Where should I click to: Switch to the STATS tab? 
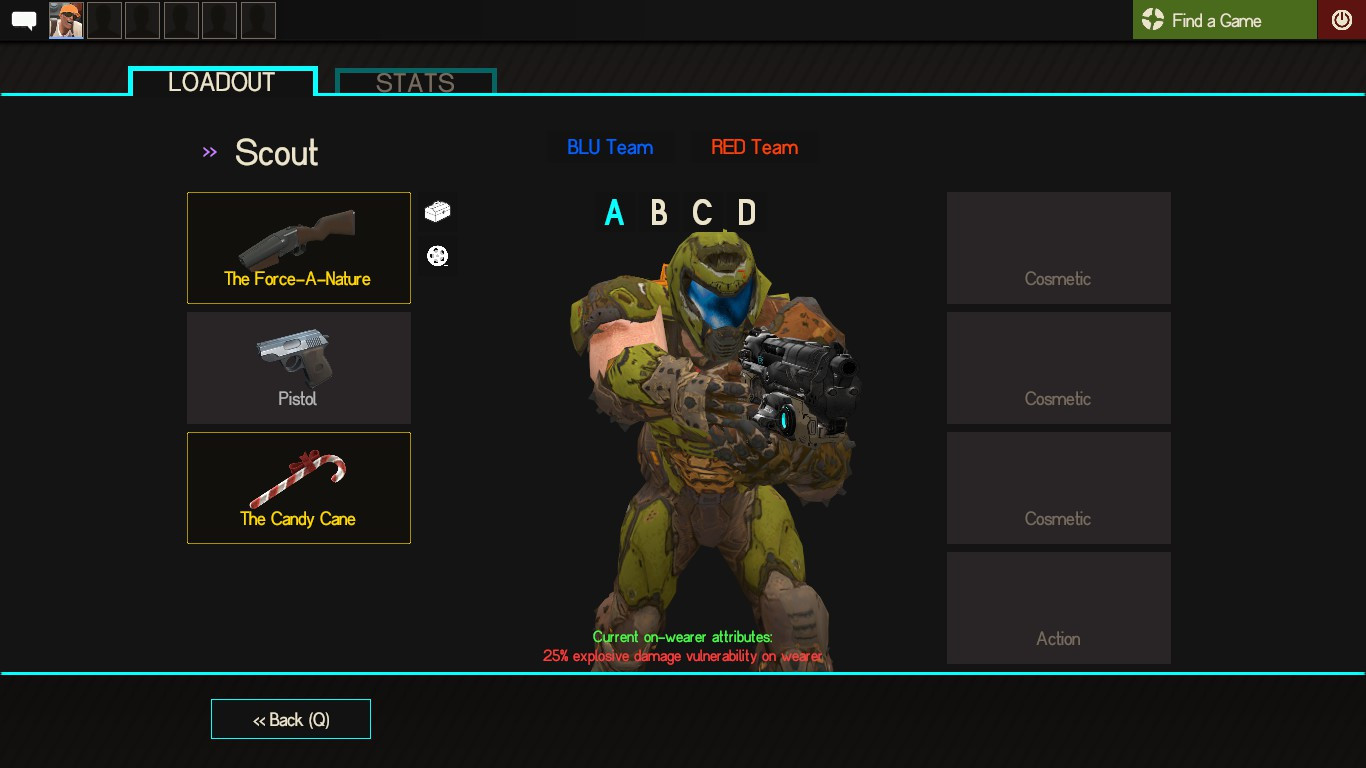pyautogui.click(x=414, y=82)
